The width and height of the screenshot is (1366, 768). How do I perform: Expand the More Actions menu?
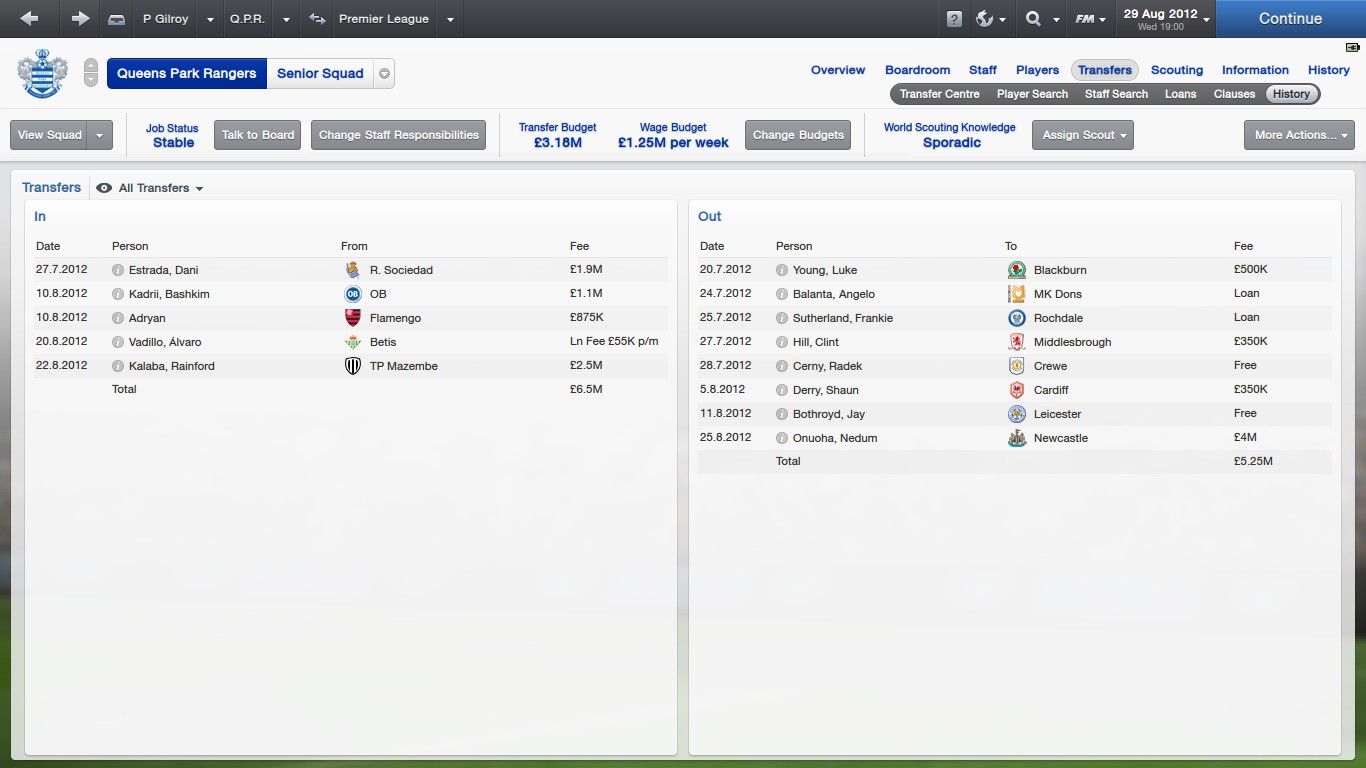(1298, 135)
